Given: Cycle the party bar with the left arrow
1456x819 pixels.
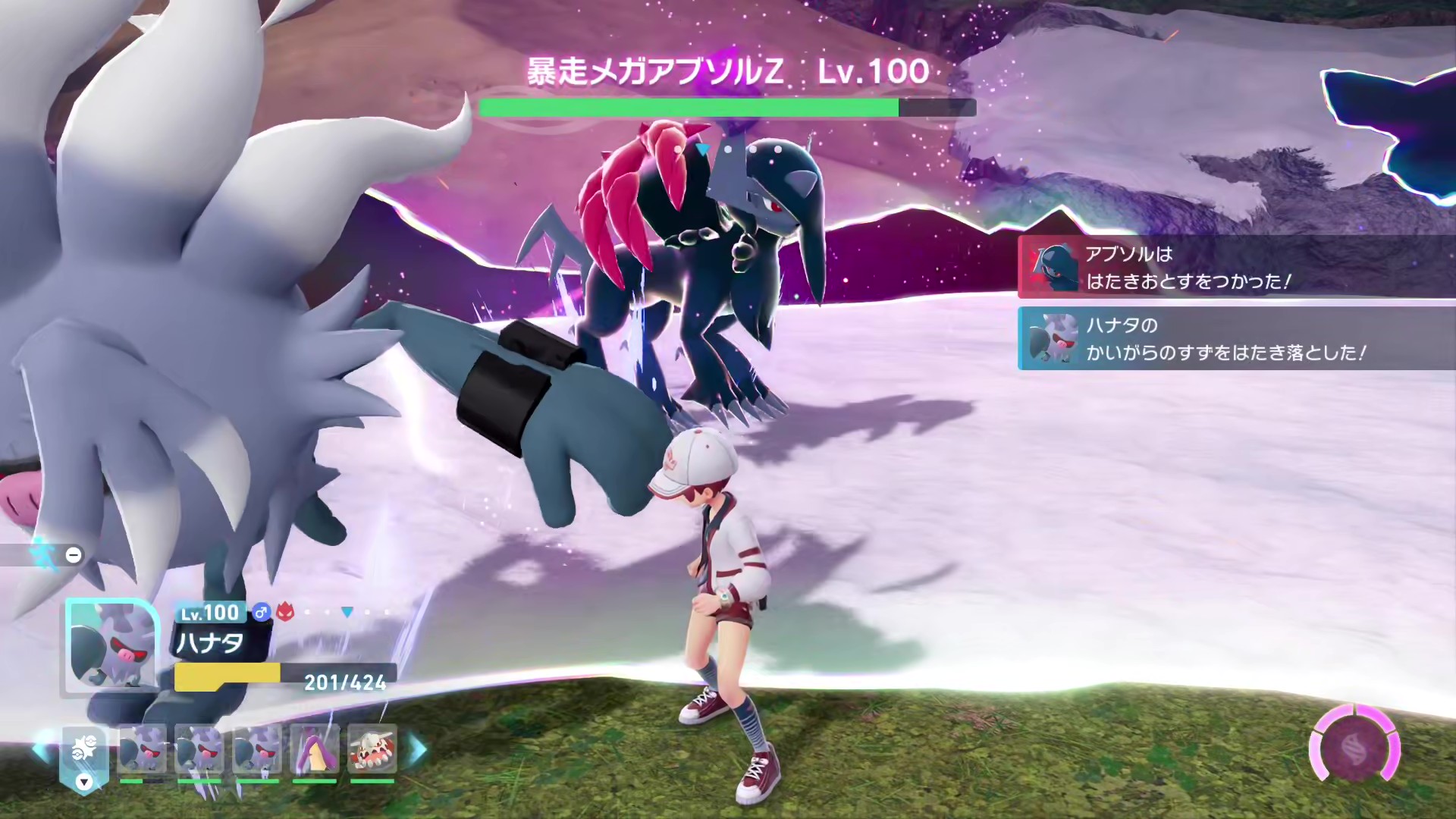Looking at the screenshot, I should tap(42, 749).
